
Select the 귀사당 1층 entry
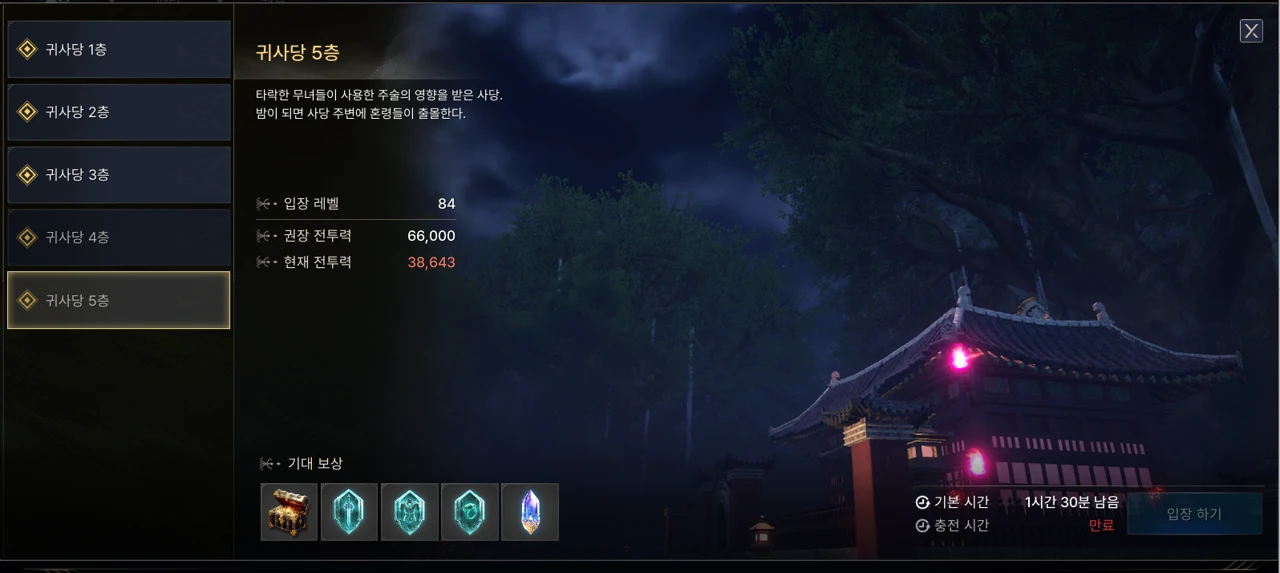119,50
